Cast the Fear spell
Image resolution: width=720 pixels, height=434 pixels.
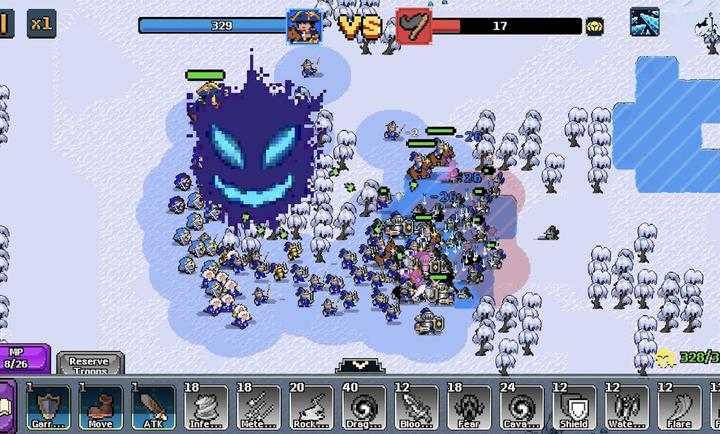(x=468, y=407)
